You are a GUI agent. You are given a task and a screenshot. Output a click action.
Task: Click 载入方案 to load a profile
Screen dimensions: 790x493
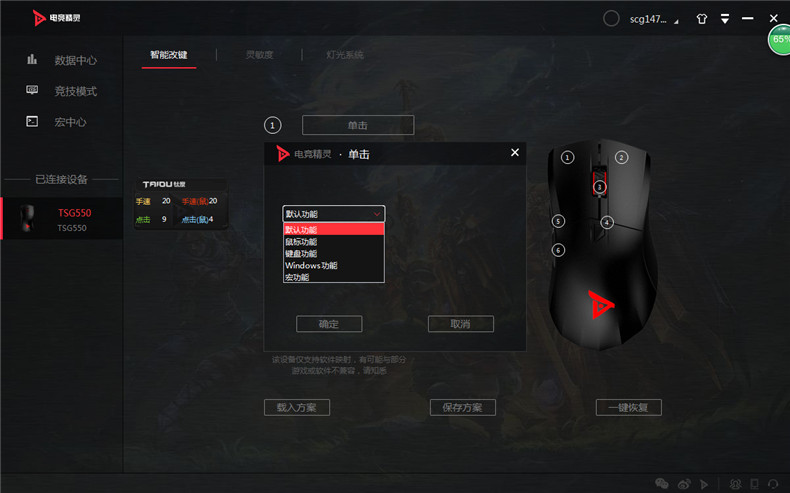[x=296, y=408]
